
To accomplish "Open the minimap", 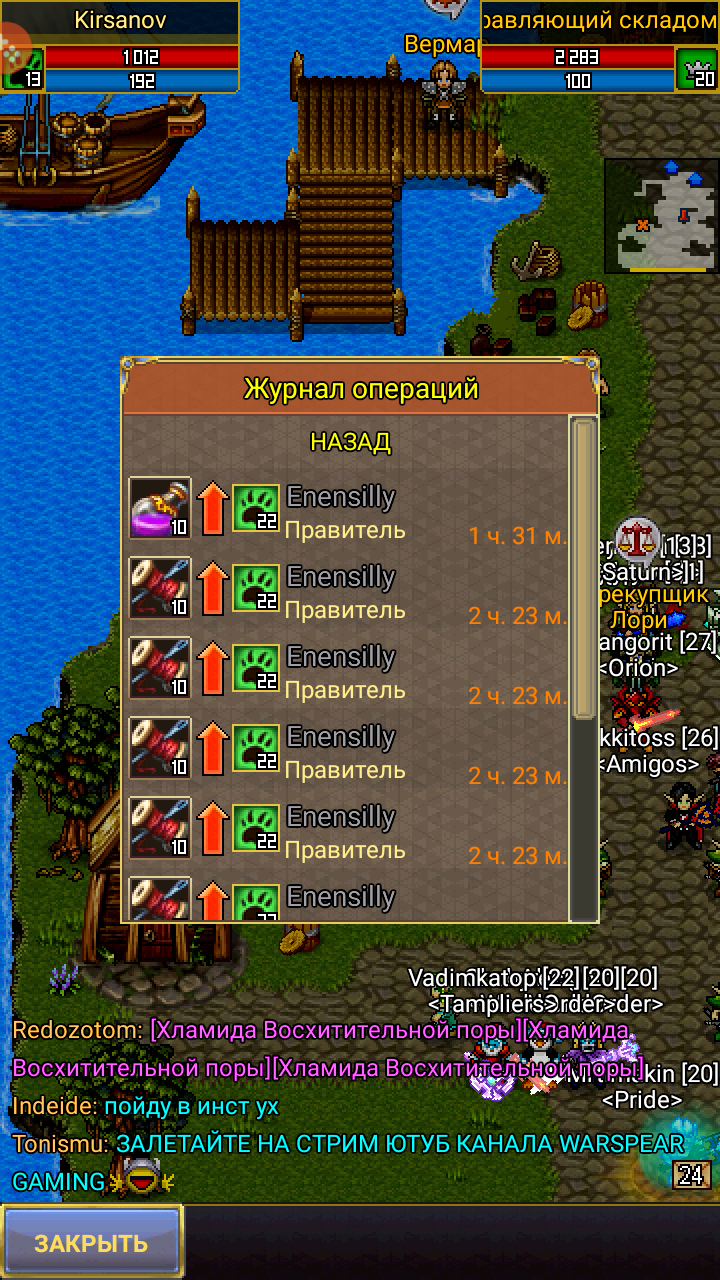I will [x=661, y=215].
